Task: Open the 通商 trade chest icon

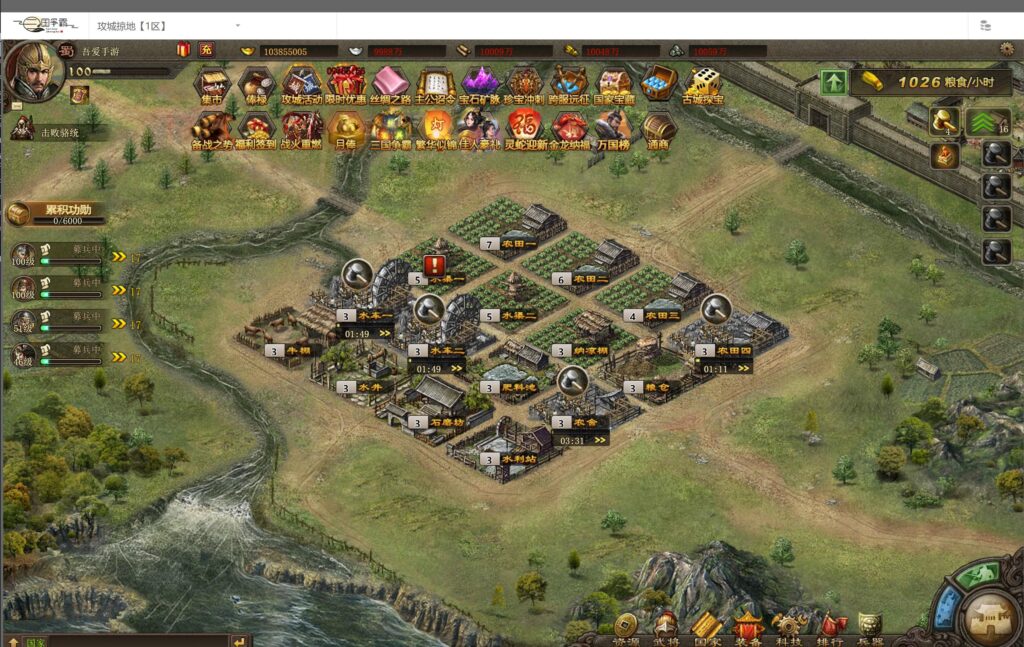Action: tap(657, 127)
